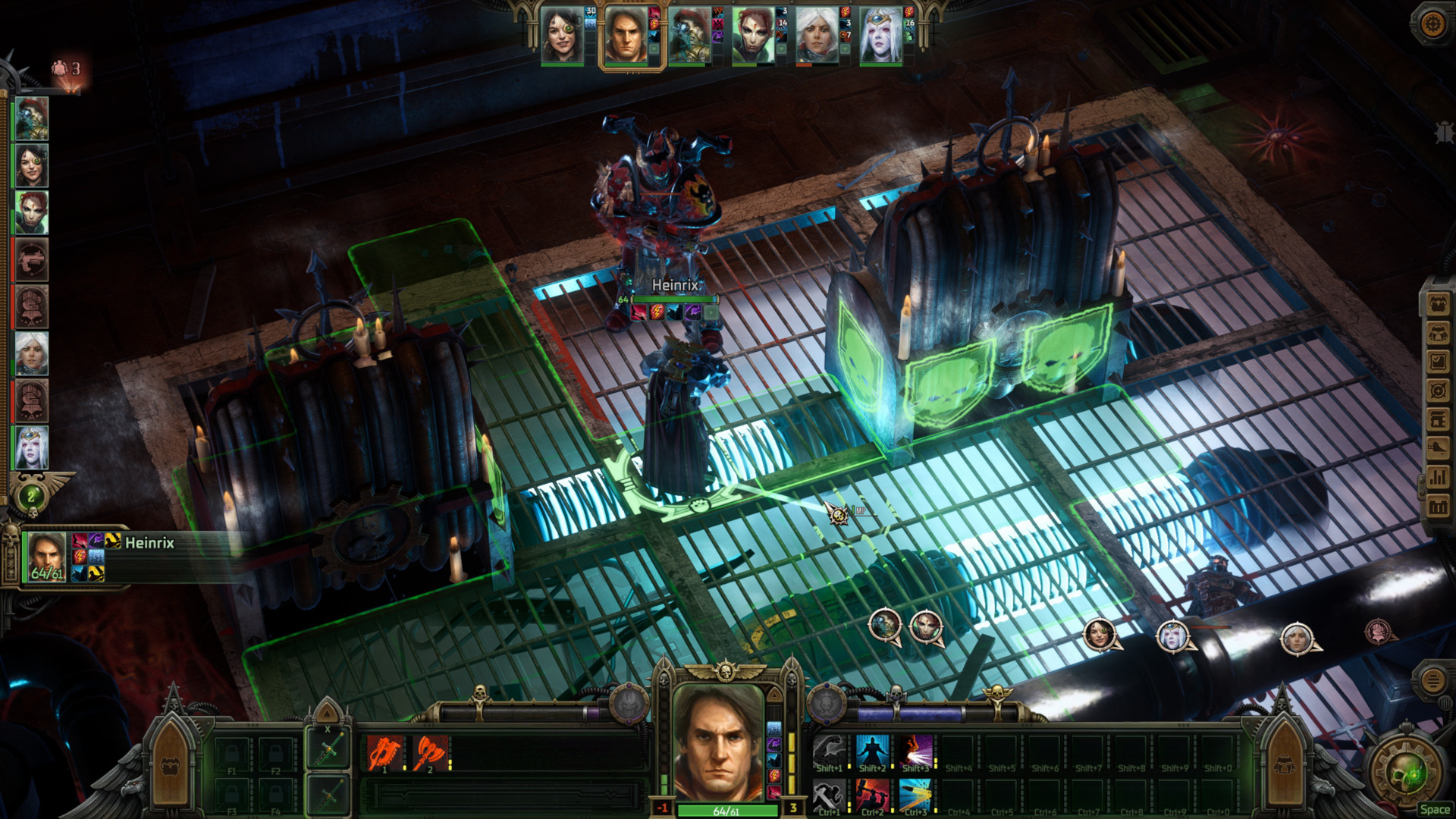Open the gear settings menu

tap(1432, 24)
